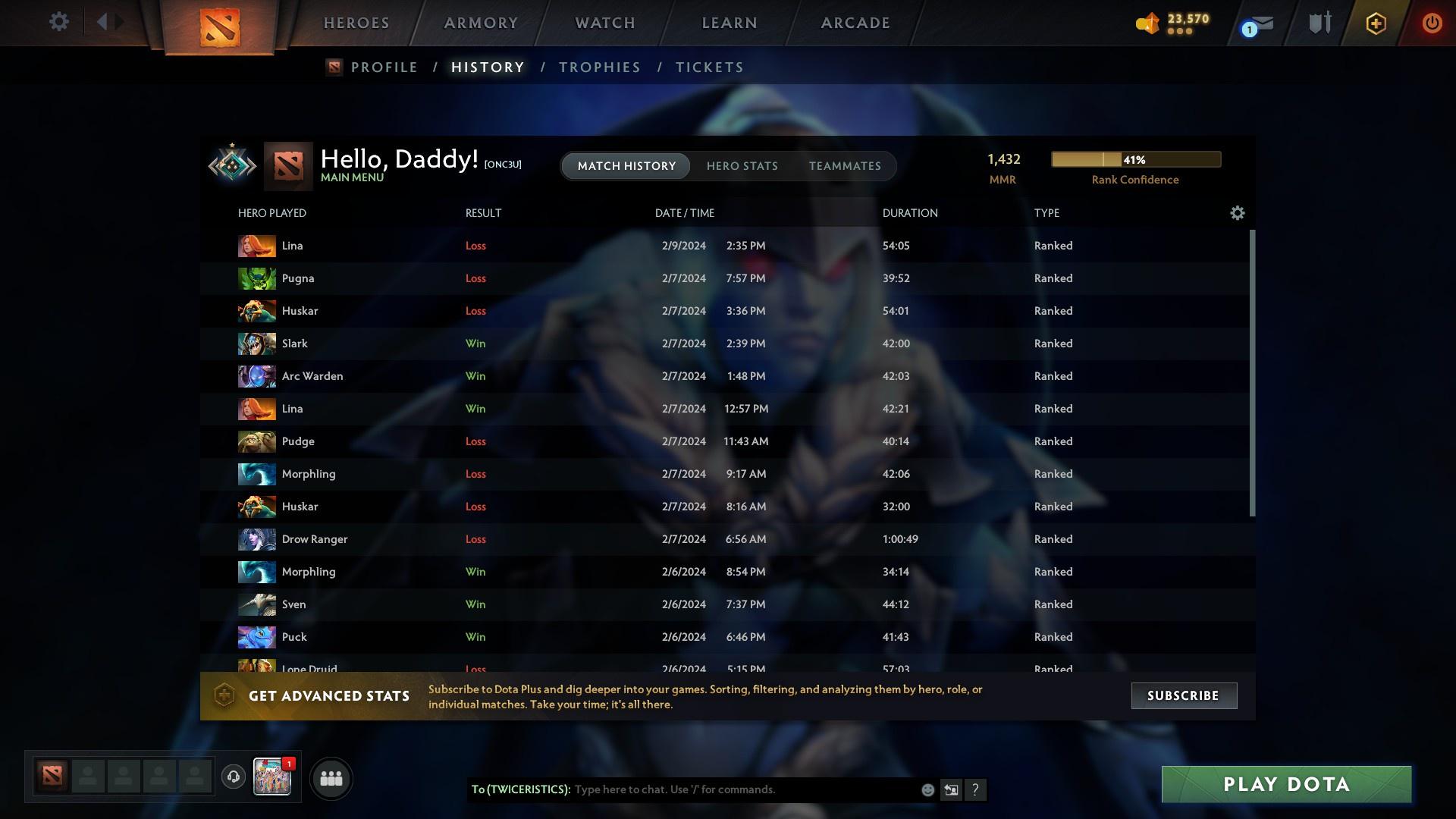Click the shield and sword icon in top bar
This screenshot has width=1456, height=819.
(x=1319, y=23)
